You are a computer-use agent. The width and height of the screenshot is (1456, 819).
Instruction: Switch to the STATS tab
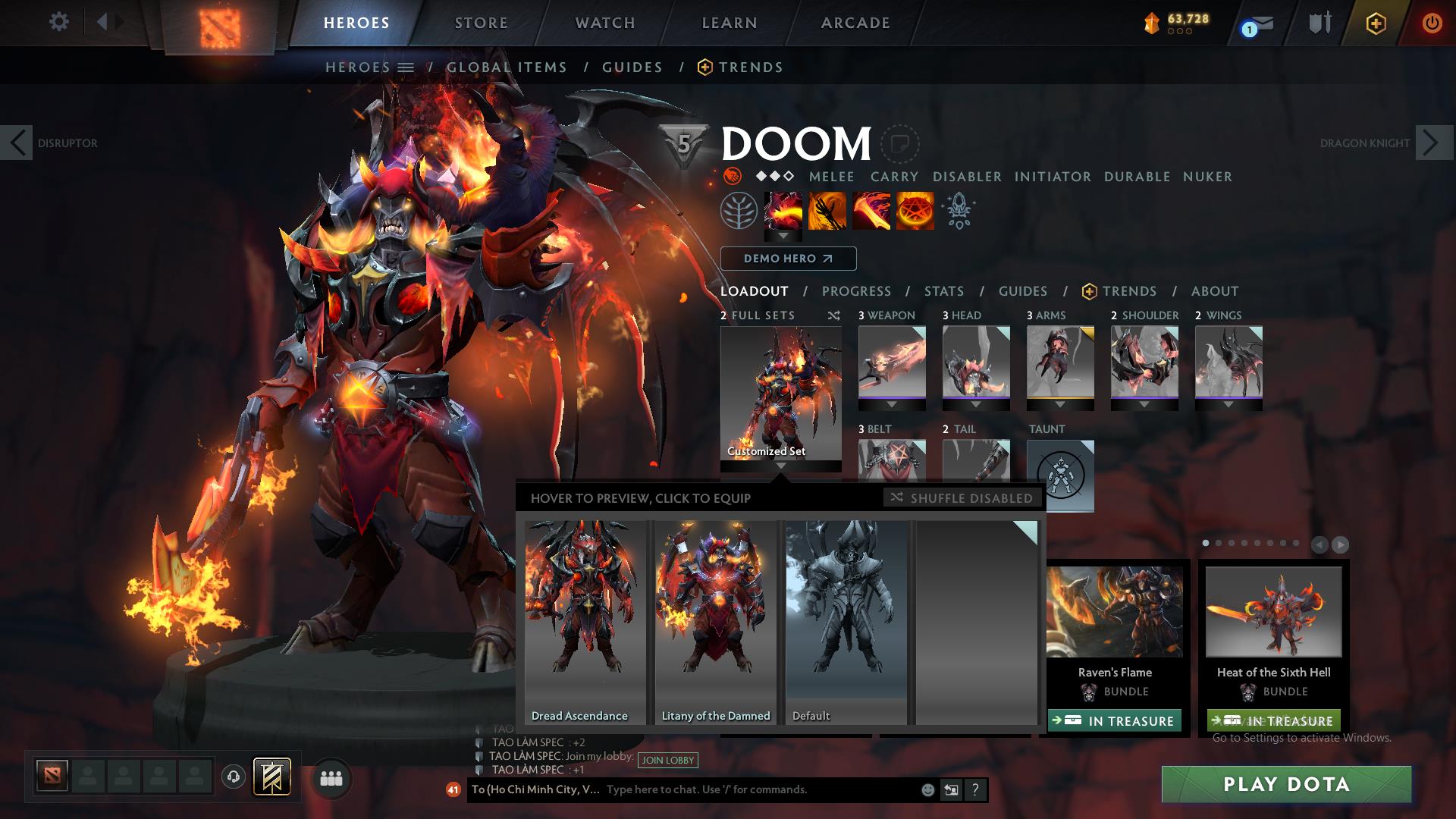click(943, 291)
